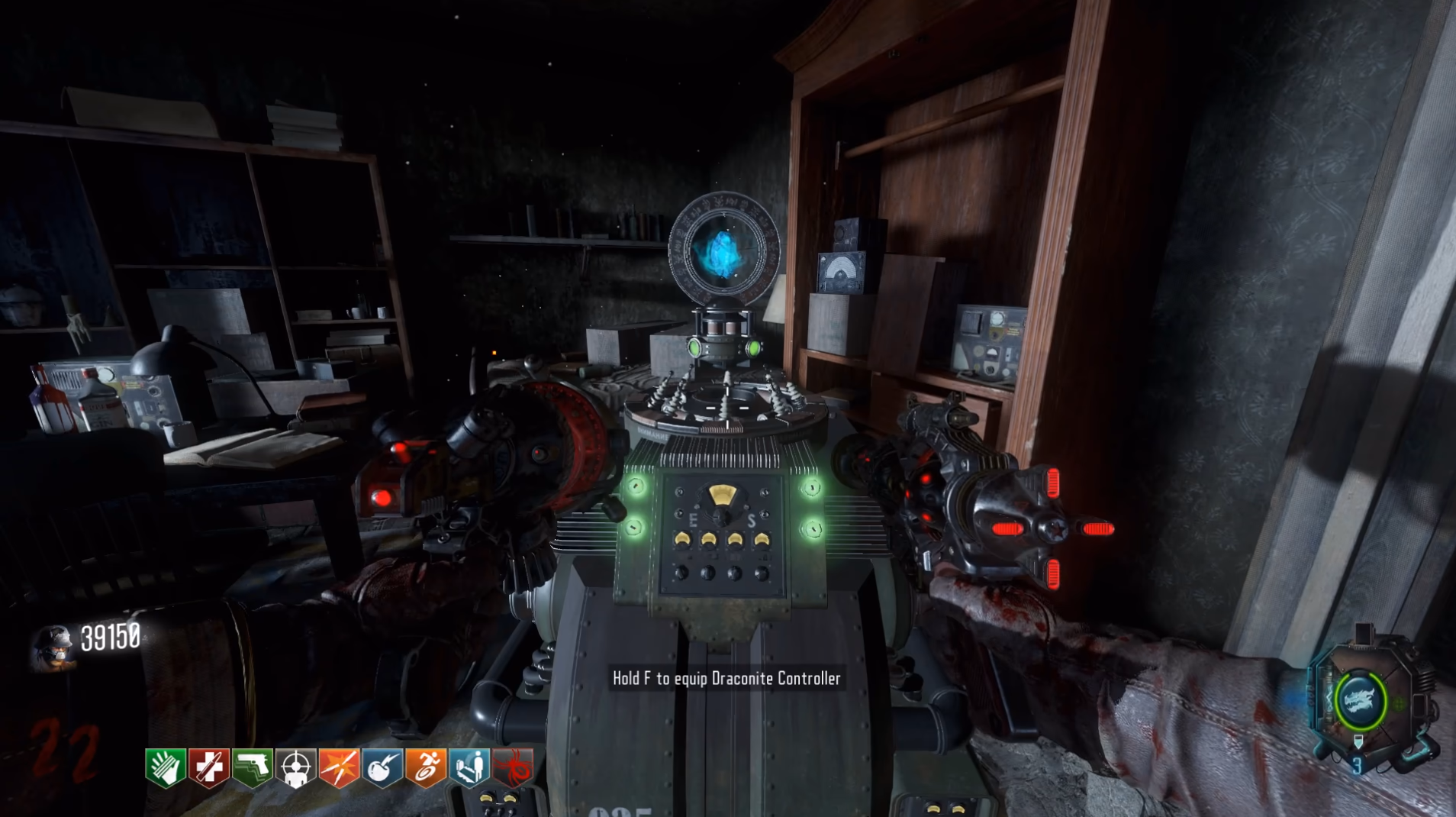Click the red cross and bullet perk icon
The height and width of the screenshot is (817, 1456).
pos(209,767)
